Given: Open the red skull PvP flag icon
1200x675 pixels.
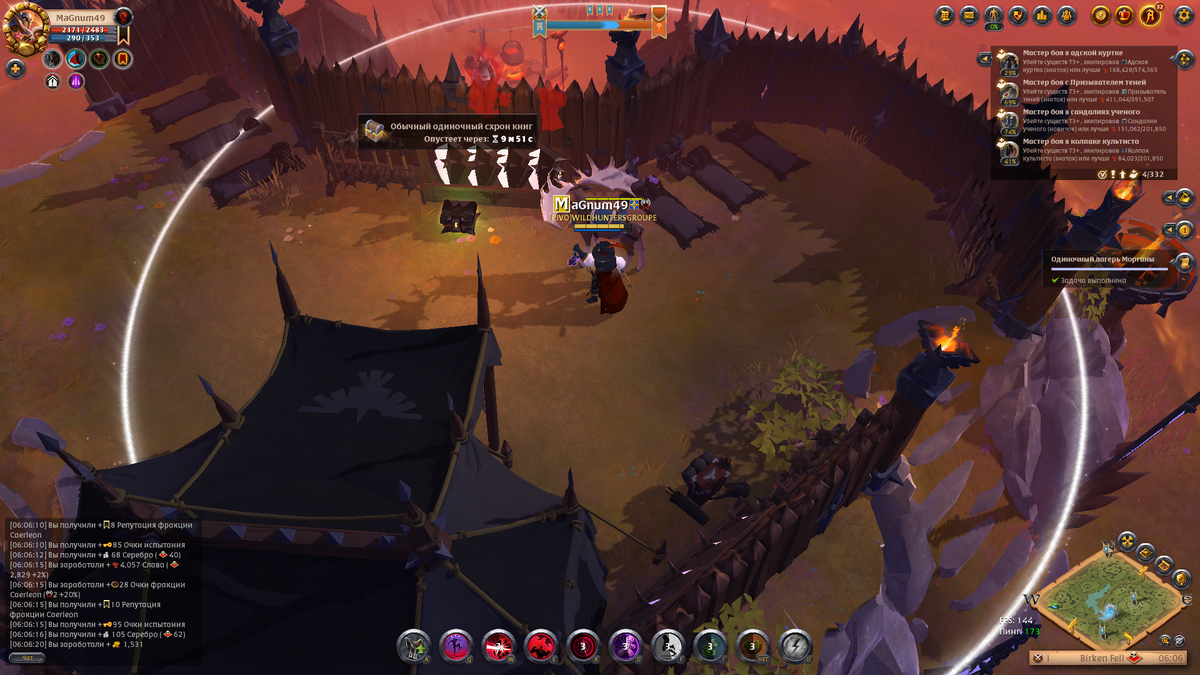Looking at the screenshot, I should click(x=123, y=16).
